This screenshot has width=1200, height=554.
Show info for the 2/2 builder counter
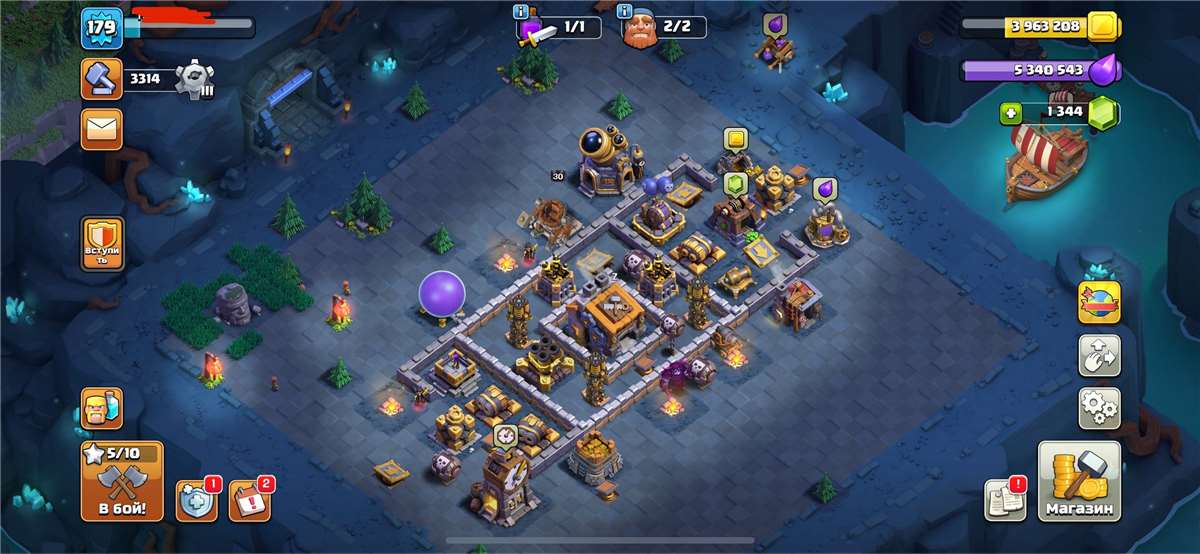coord(626,12)
